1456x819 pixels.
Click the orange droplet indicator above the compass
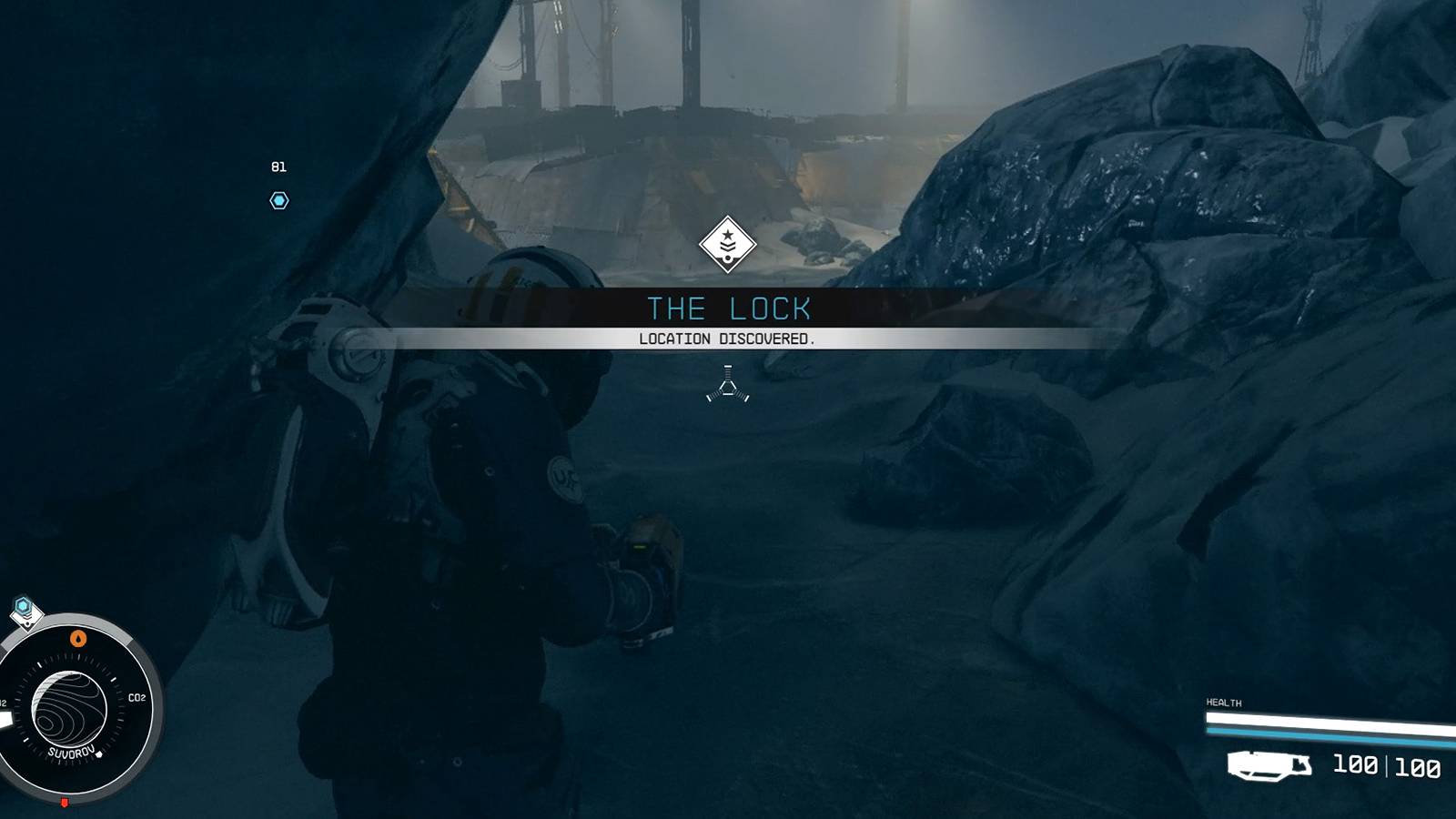[x=78, y=638]
